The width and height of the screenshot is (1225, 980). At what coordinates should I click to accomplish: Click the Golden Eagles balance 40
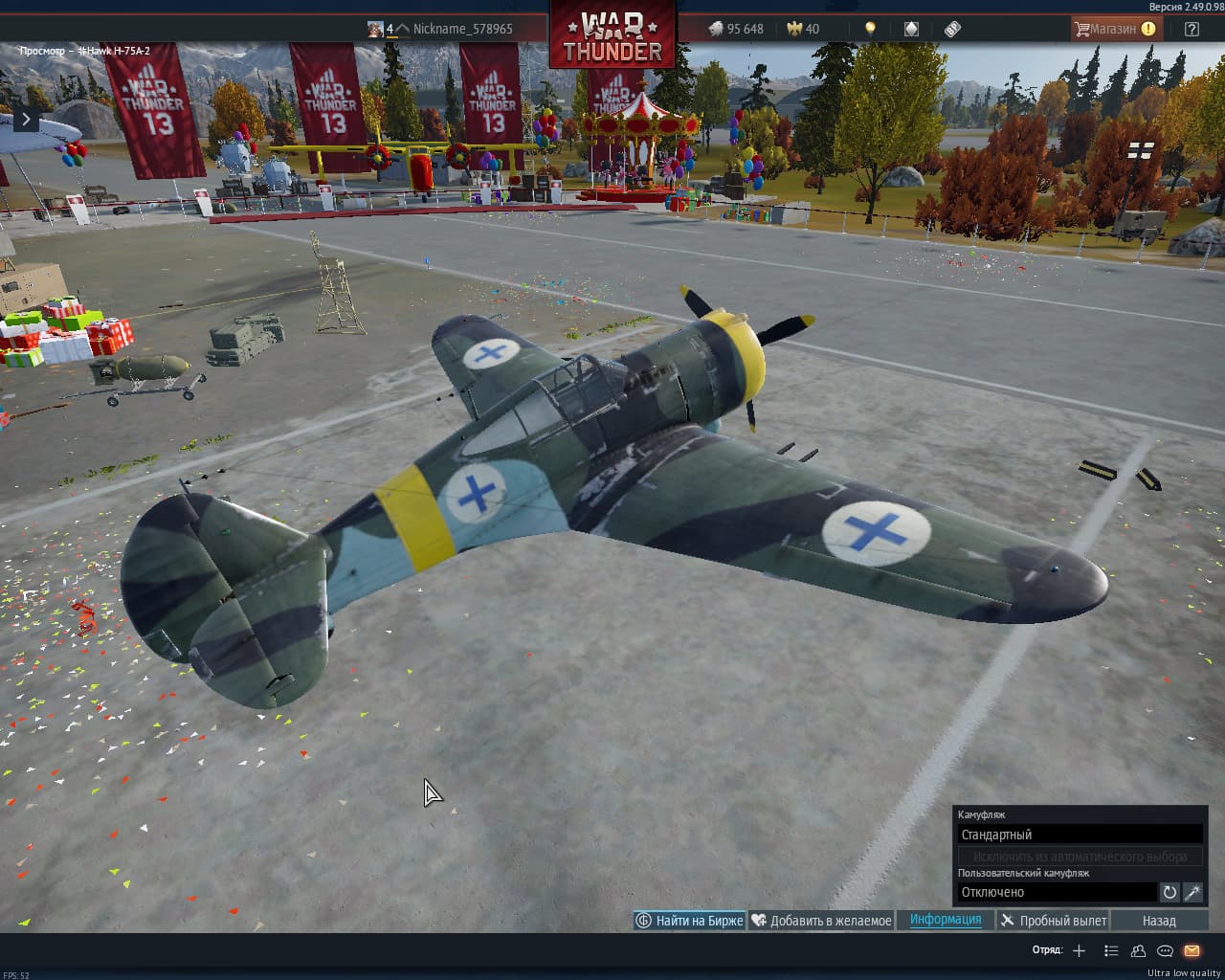pyautogui.click(x=803, y=29)
